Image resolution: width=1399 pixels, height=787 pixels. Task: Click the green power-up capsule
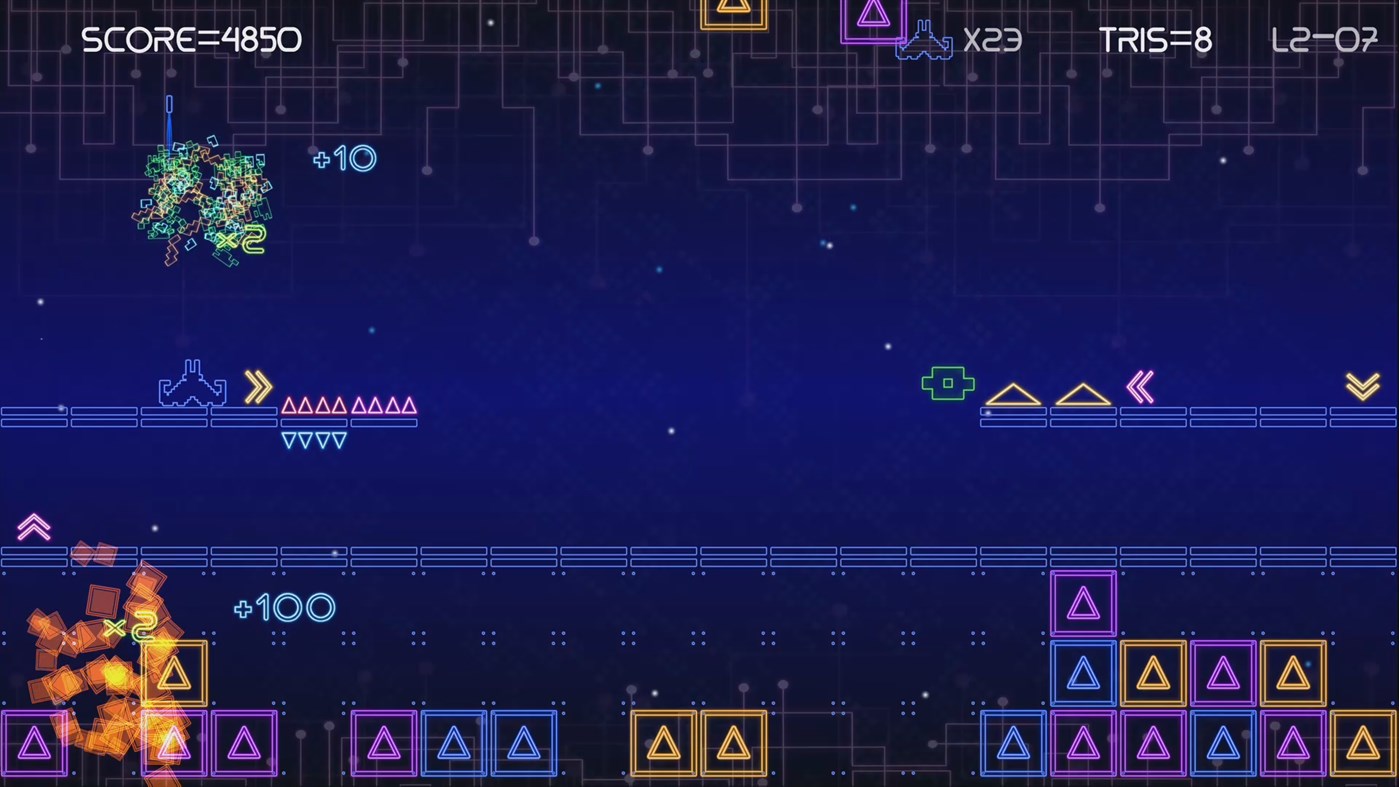[946, 382]
